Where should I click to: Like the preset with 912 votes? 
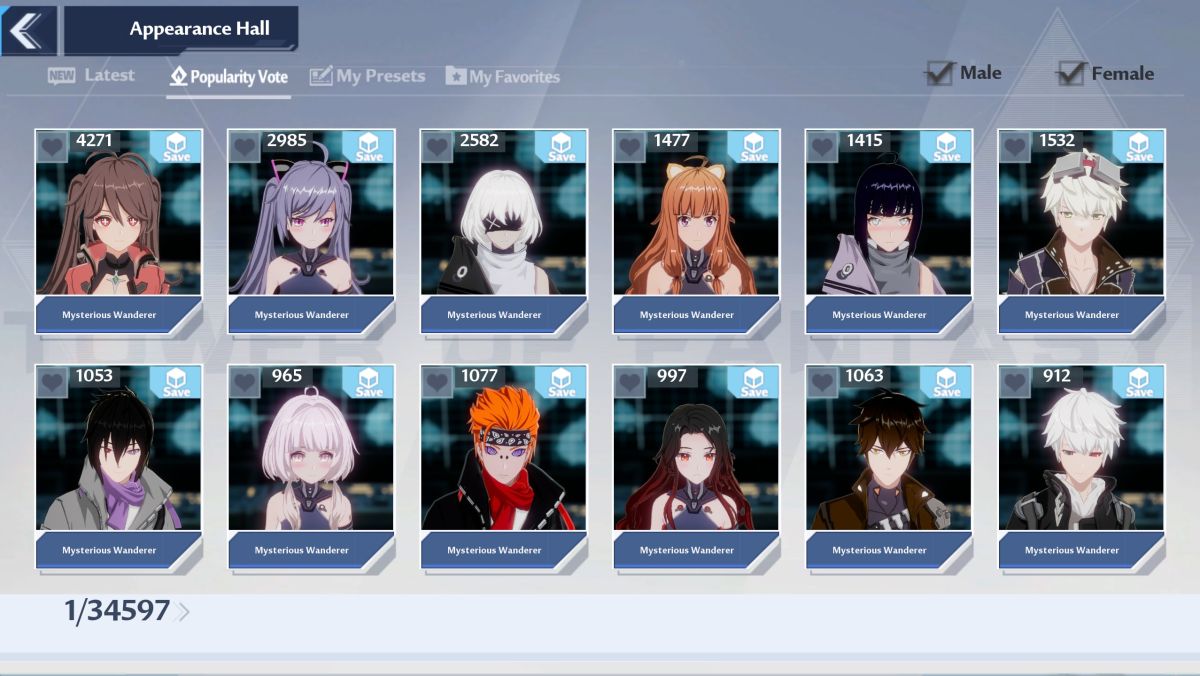[1014, 382]
